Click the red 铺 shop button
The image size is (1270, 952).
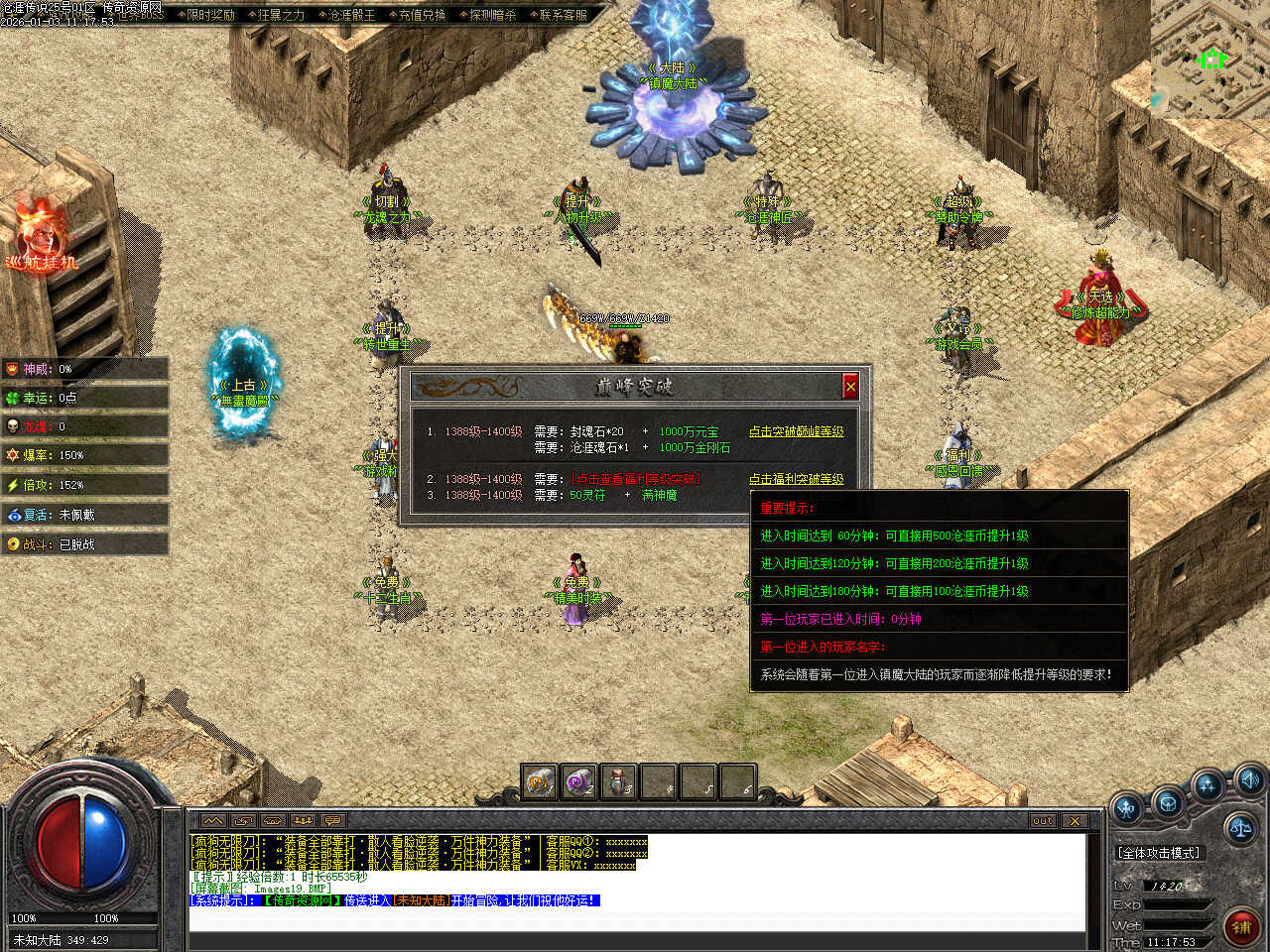[x=1240, y=927]
